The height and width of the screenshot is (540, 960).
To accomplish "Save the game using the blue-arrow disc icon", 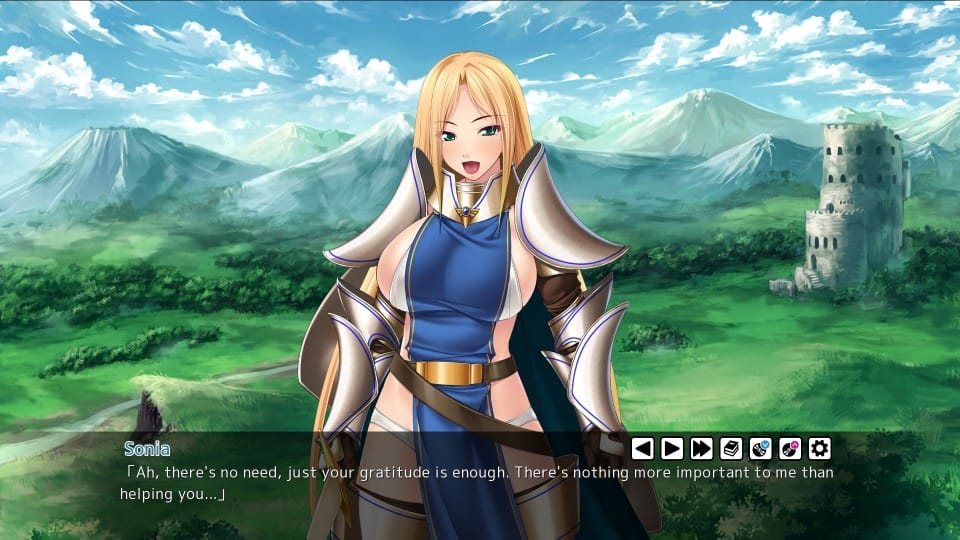I will coord(760,449).
